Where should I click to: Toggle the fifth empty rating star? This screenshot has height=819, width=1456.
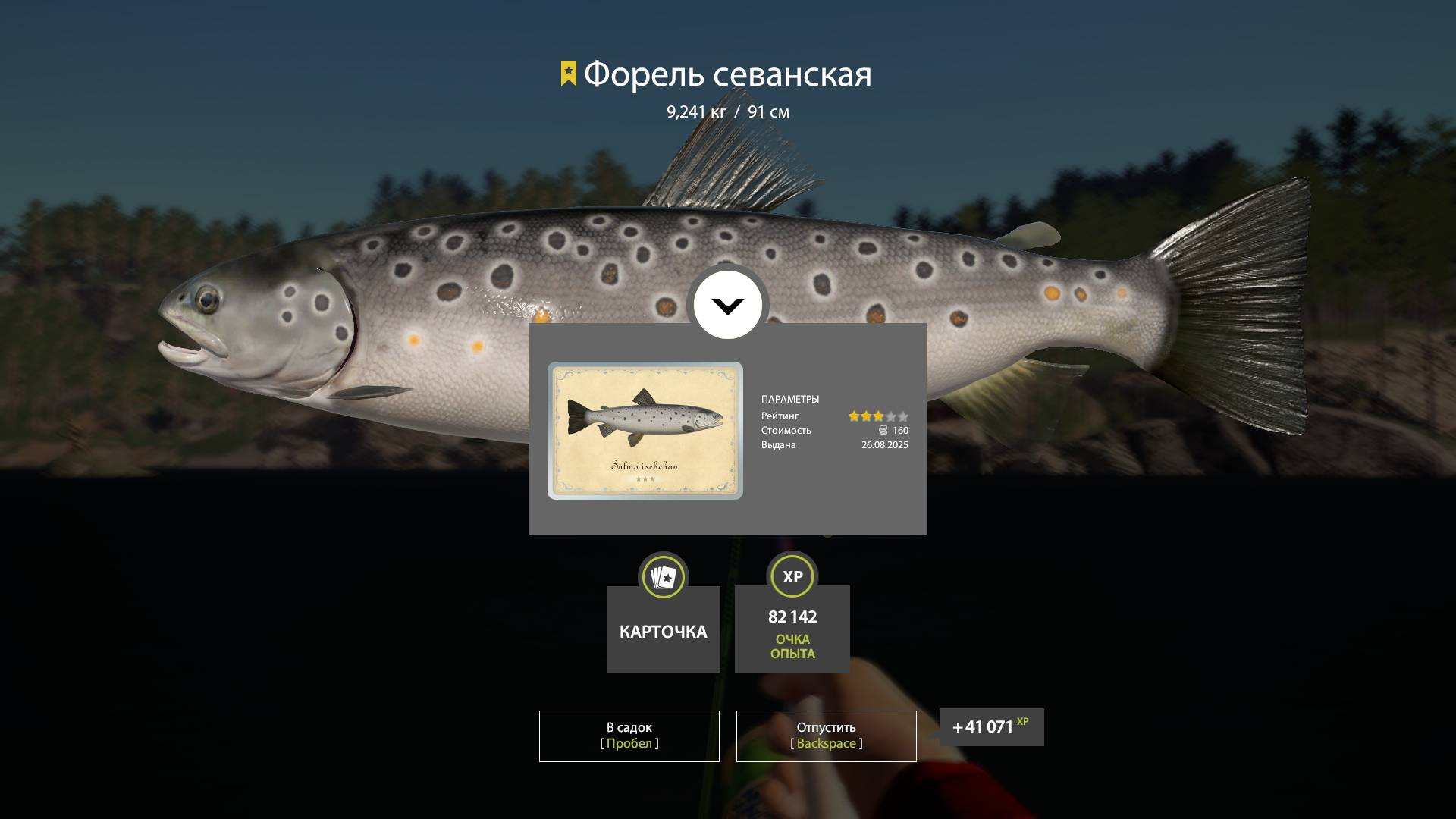(903, 416)
